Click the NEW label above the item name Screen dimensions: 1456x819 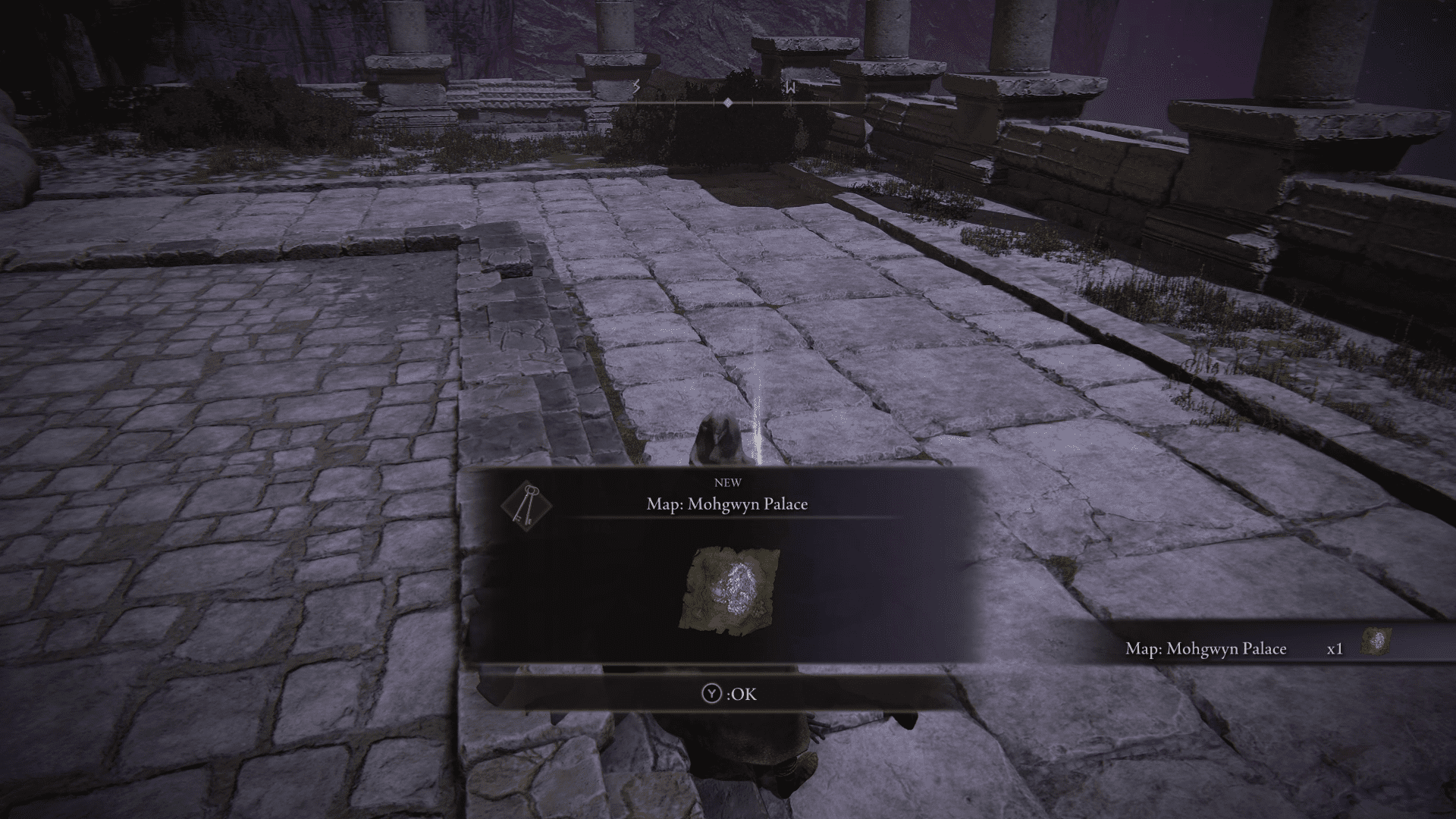click(727, 482)
